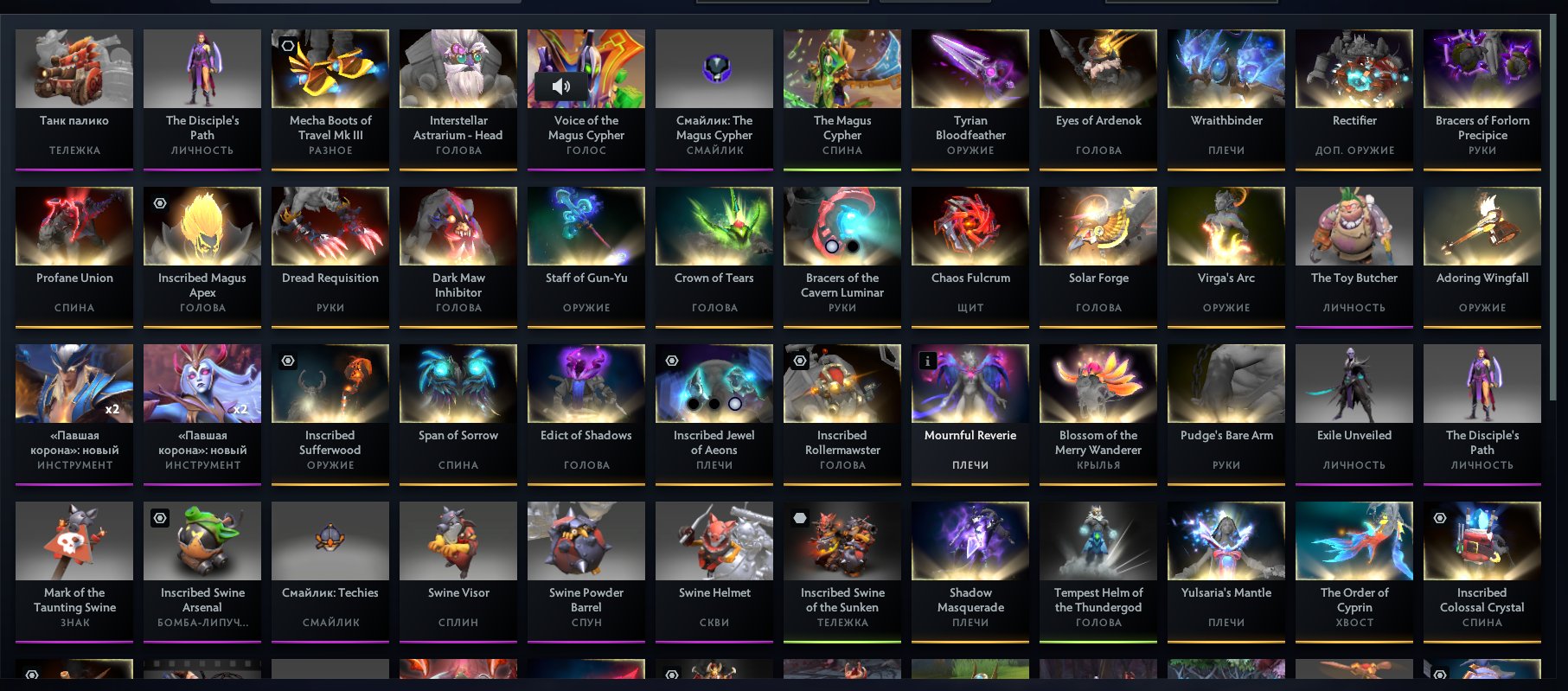Click the gem icon on Inscribed Swine Arsenal
Screen dimensions: 1568x691
click(x=159, y=517)
